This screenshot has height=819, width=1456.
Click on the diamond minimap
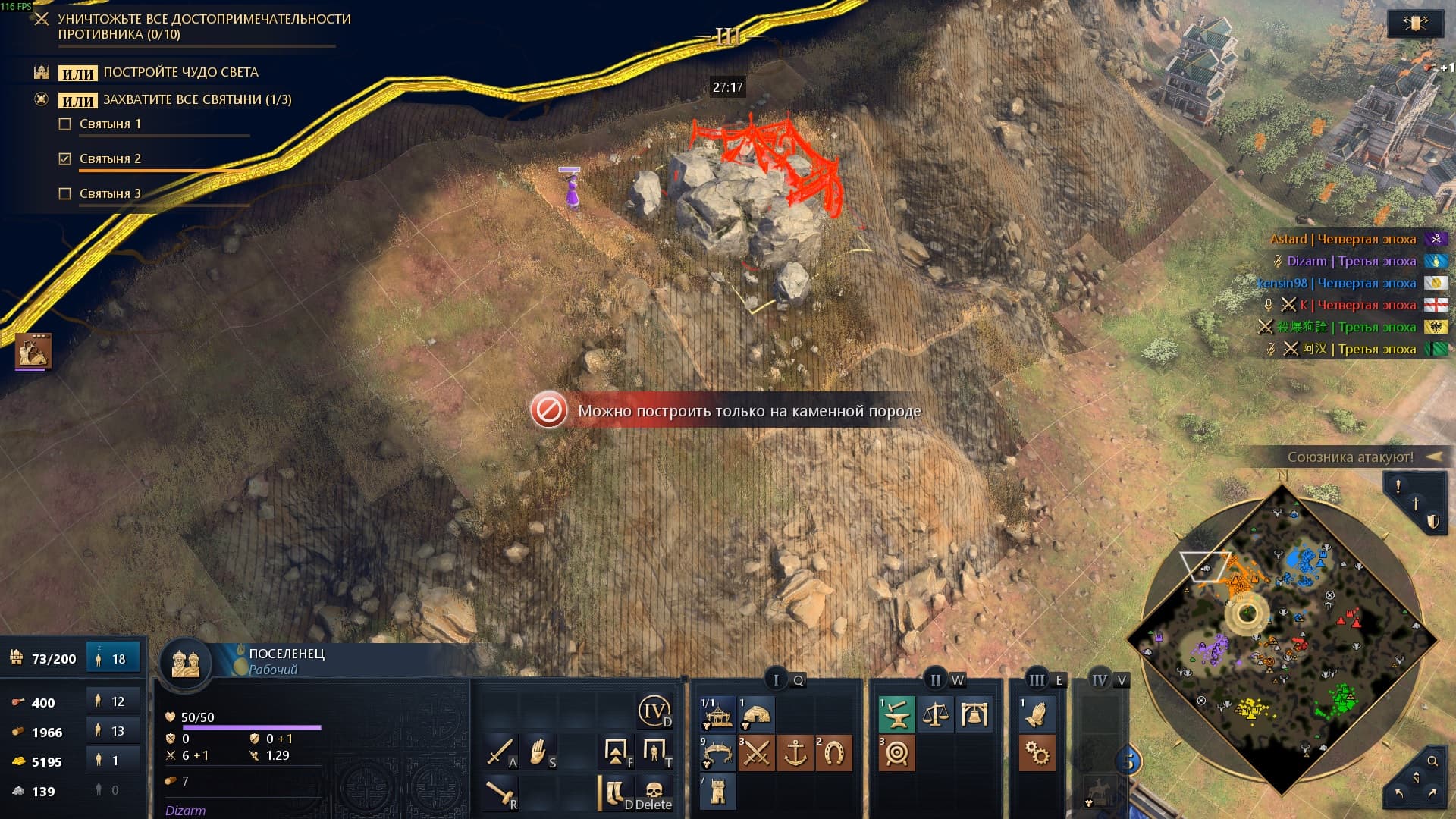1282,639
